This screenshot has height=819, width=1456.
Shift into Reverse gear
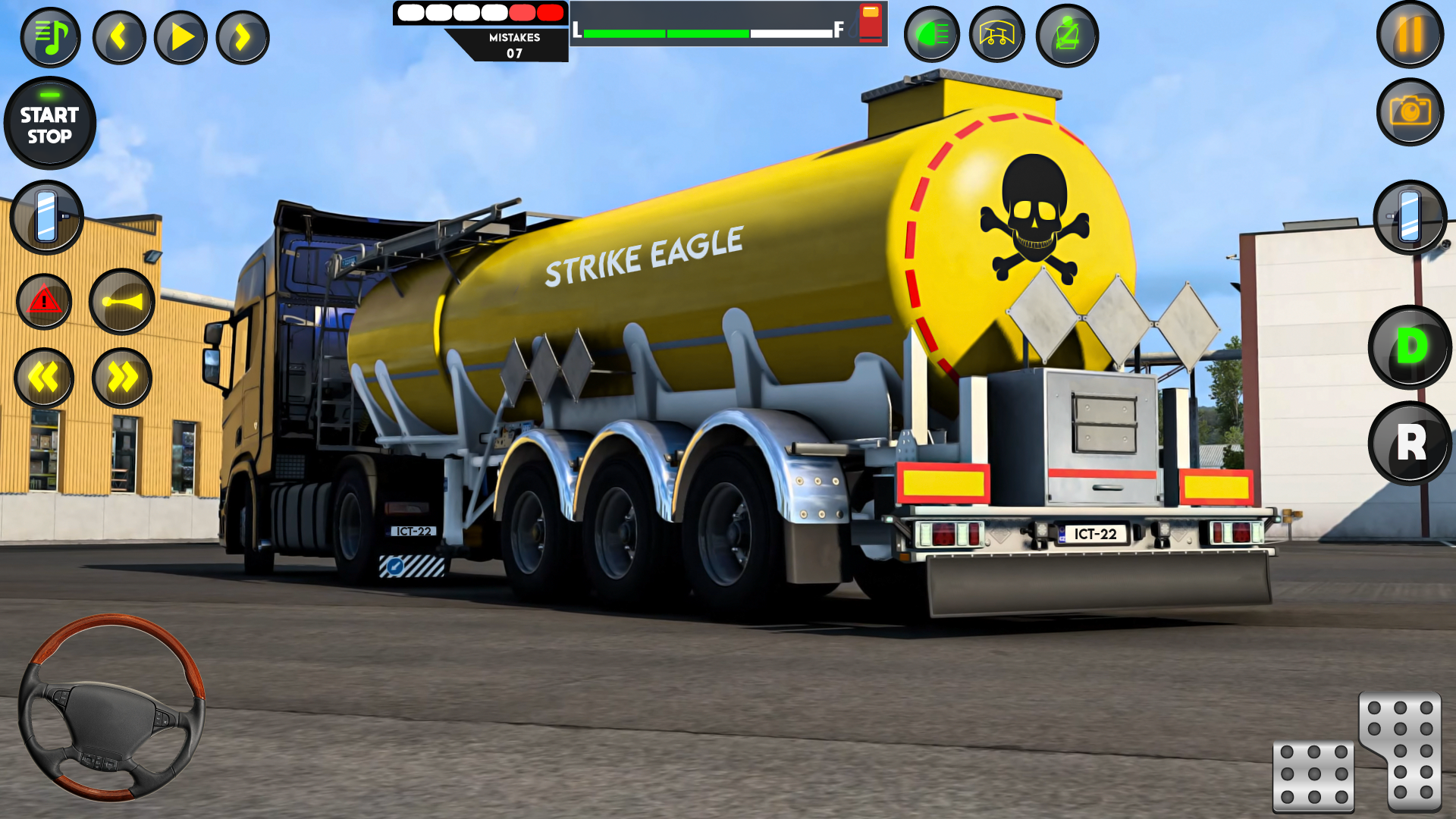point(1409,445)
